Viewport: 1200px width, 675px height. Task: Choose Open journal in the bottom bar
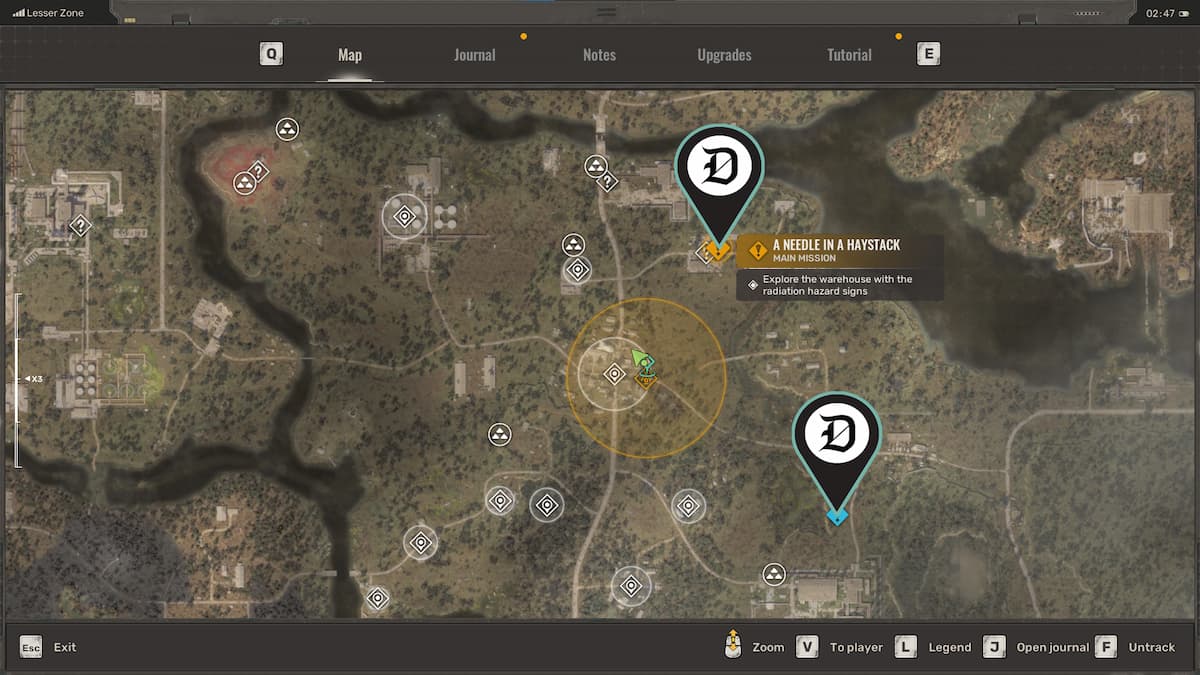(1052, 647)
